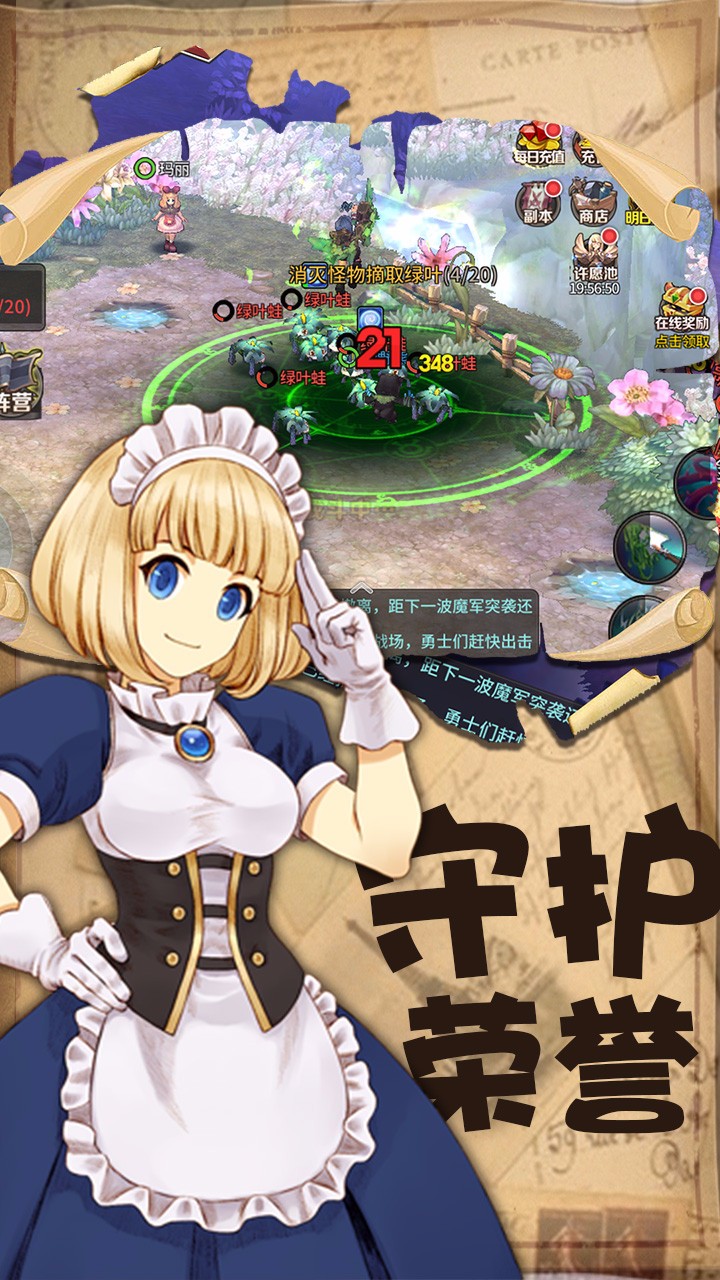Activate the green blade skill icon
The height and width of the screenshot is (1280, 720).
648,545
